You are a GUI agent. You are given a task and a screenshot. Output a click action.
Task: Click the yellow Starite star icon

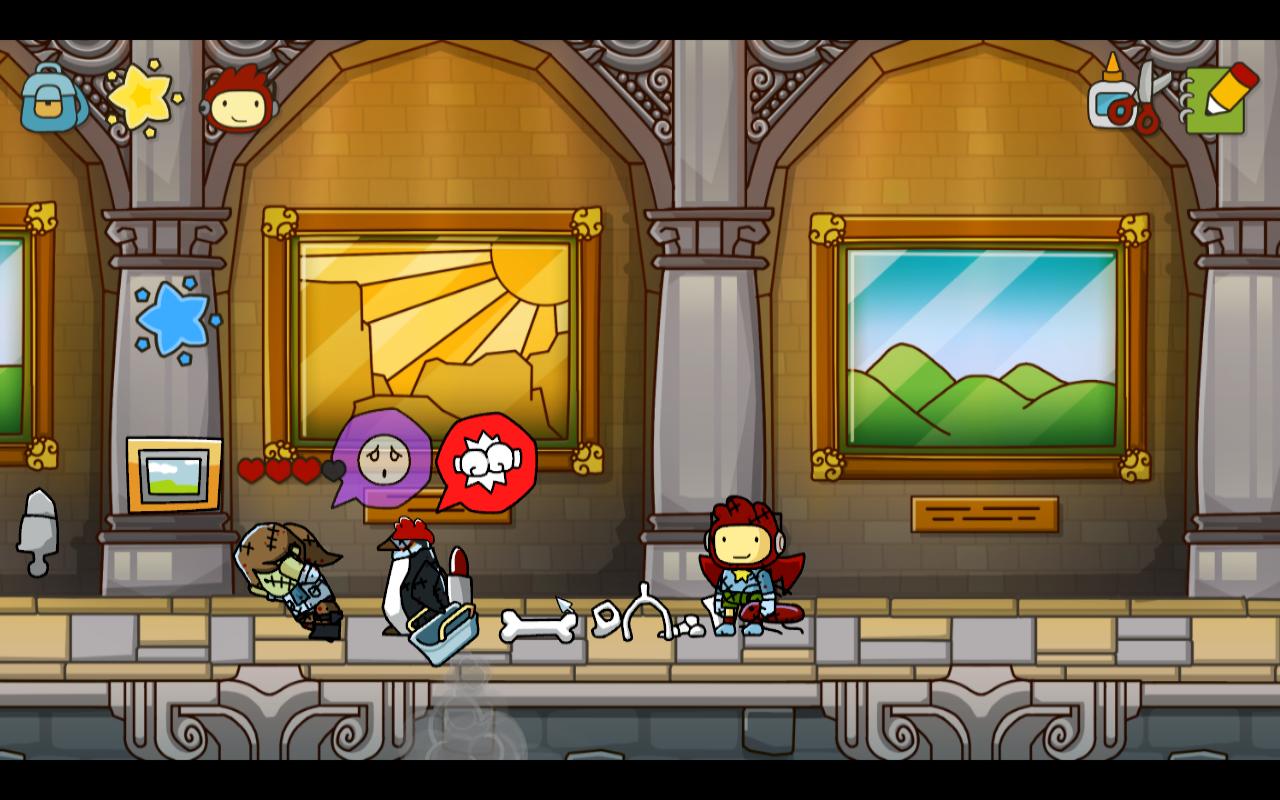coord(143,97)
